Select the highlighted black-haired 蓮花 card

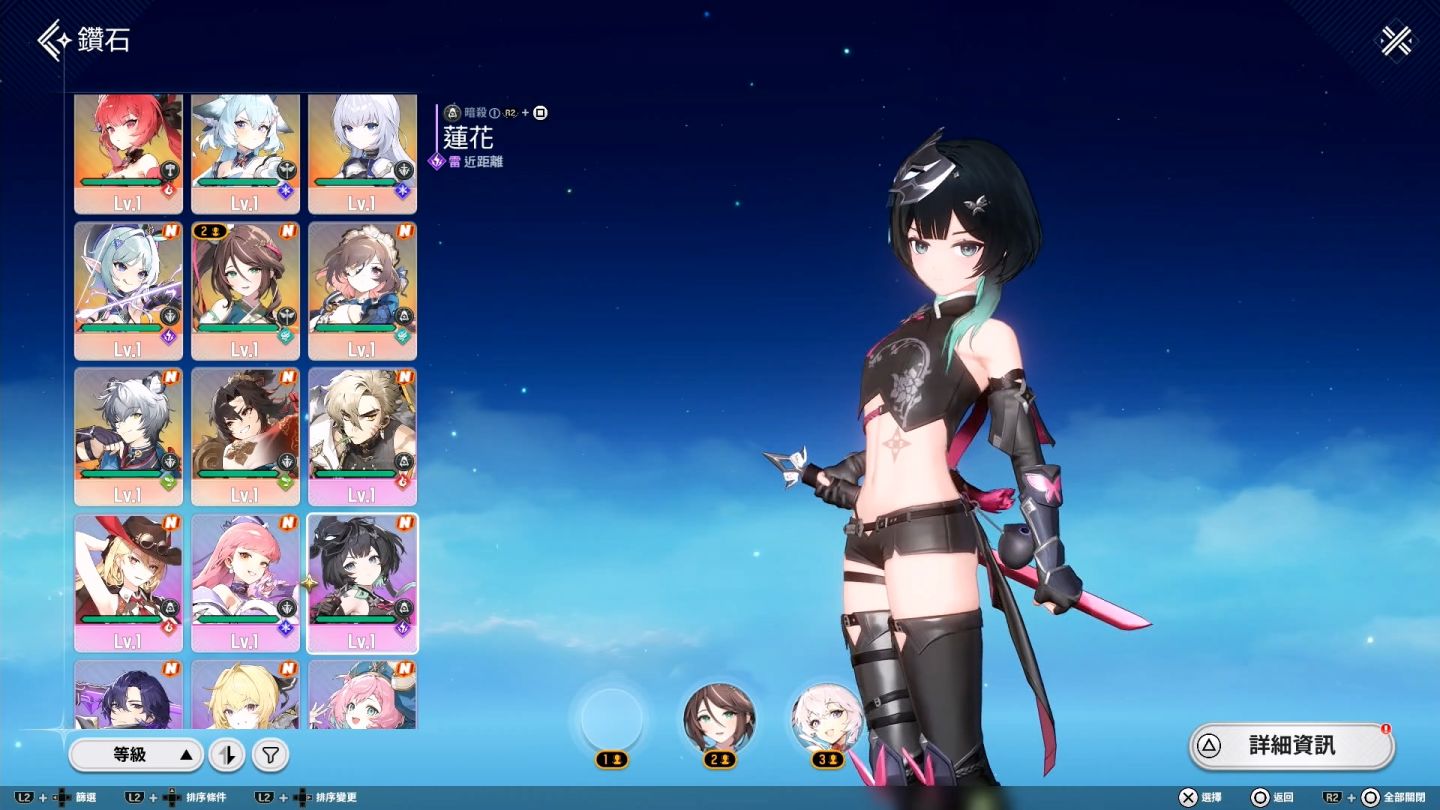click(x=362, y=582)
